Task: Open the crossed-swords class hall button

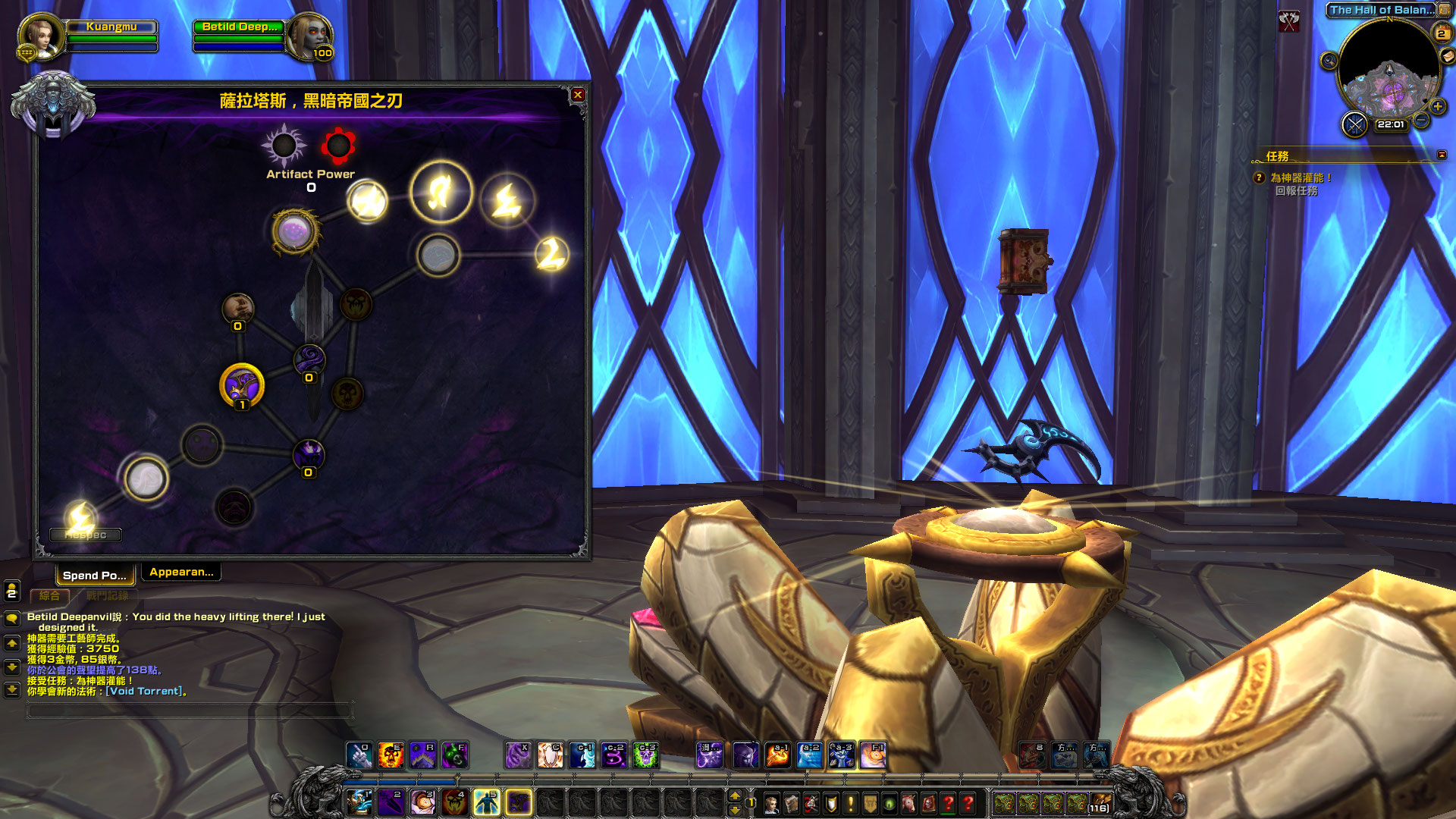Action: pos(1354,124)
